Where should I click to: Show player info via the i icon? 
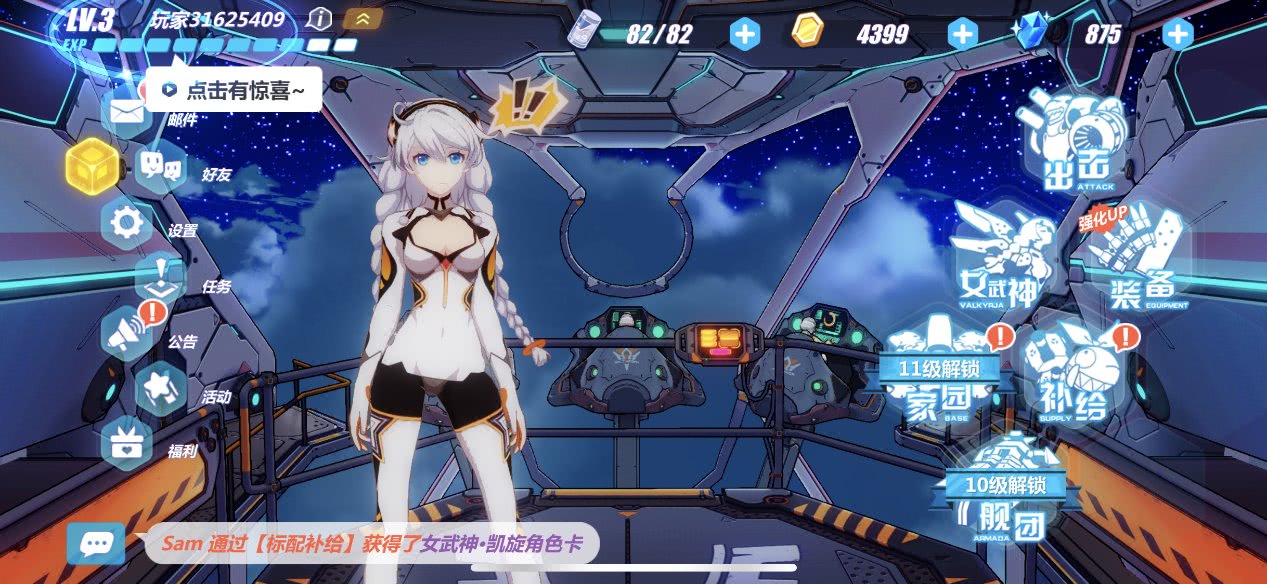(319, 19)
